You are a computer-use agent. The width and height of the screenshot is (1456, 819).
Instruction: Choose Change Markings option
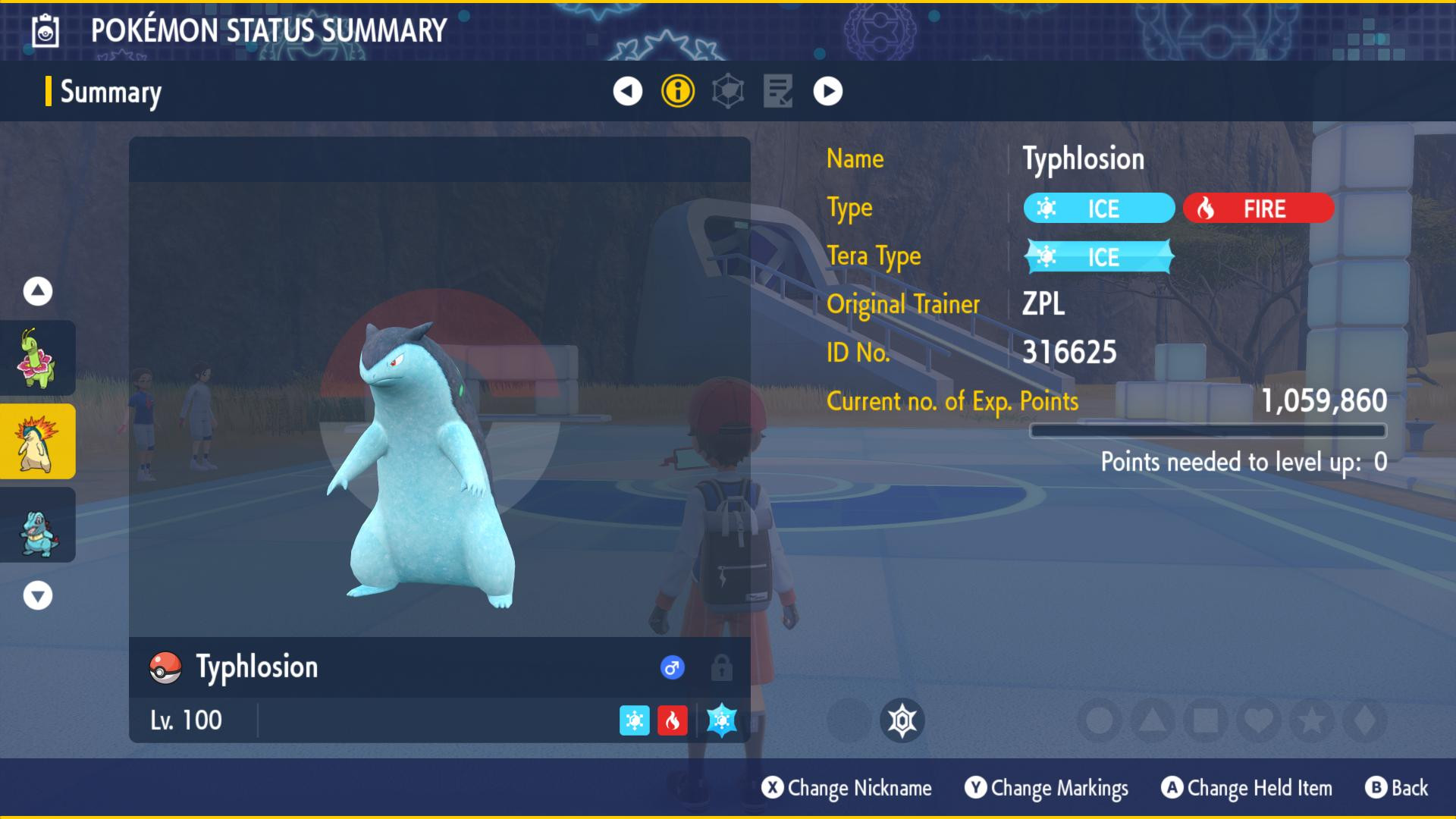pos(1046,788)
